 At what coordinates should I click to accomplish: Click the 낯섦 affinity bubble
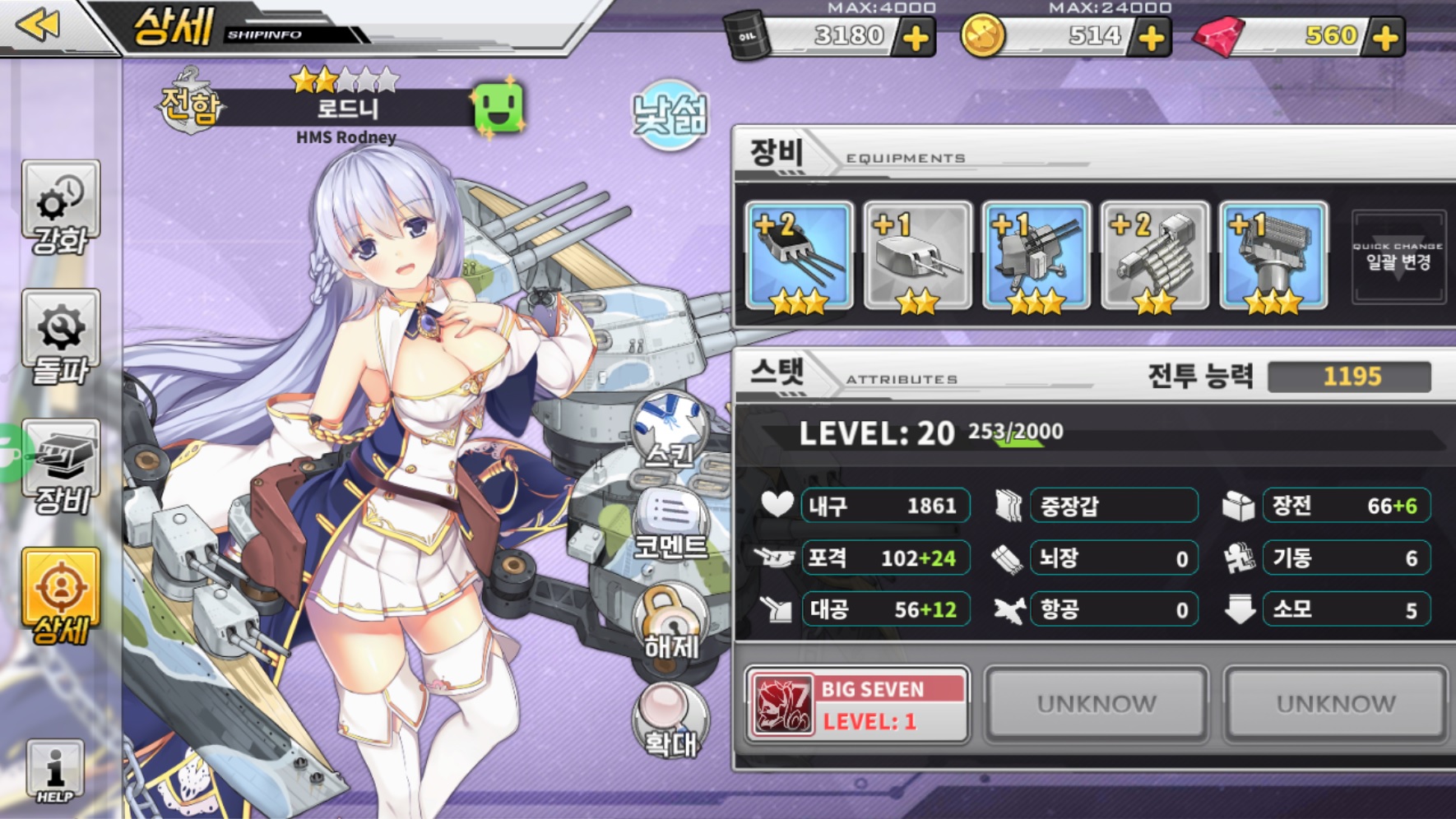click(x=670, y=114)
